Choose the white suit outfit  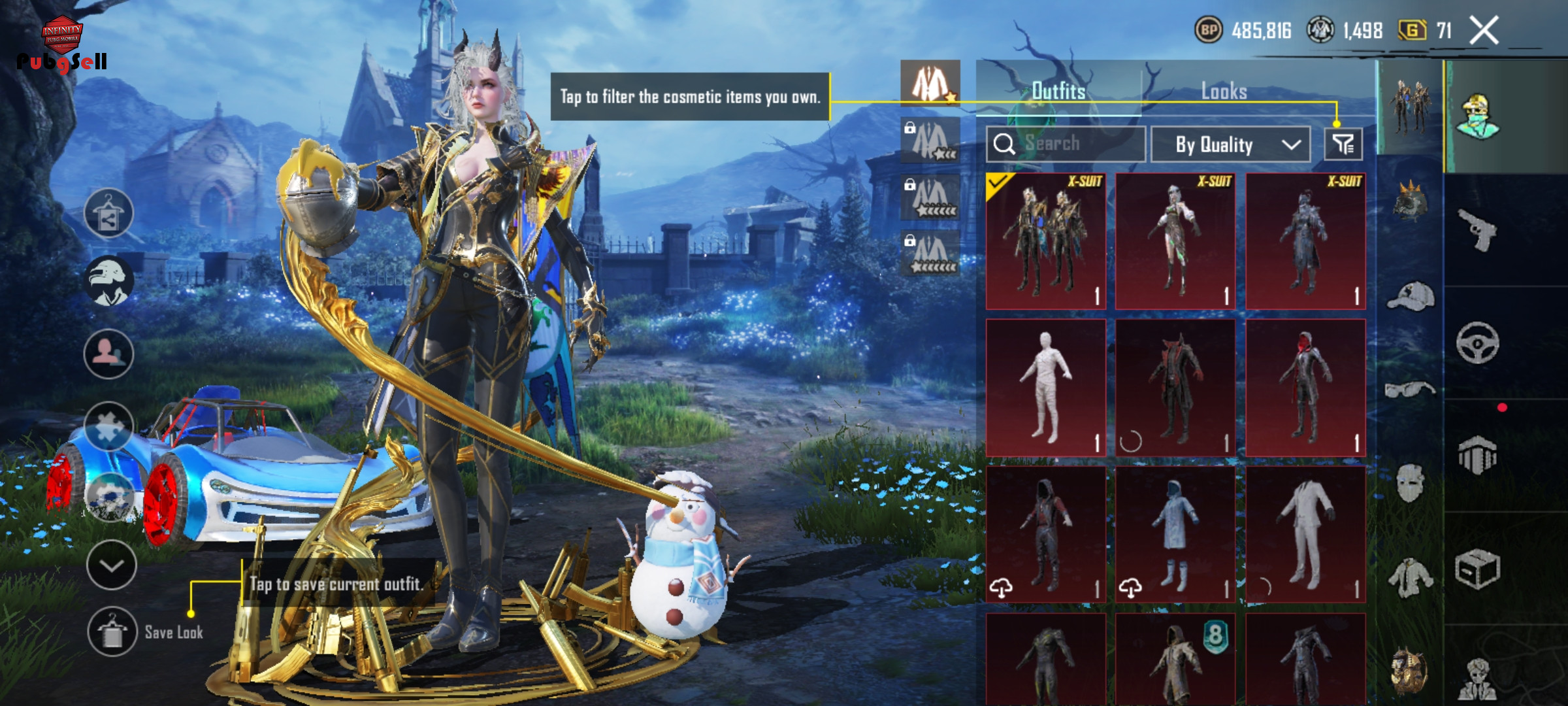click(1305, 534)
